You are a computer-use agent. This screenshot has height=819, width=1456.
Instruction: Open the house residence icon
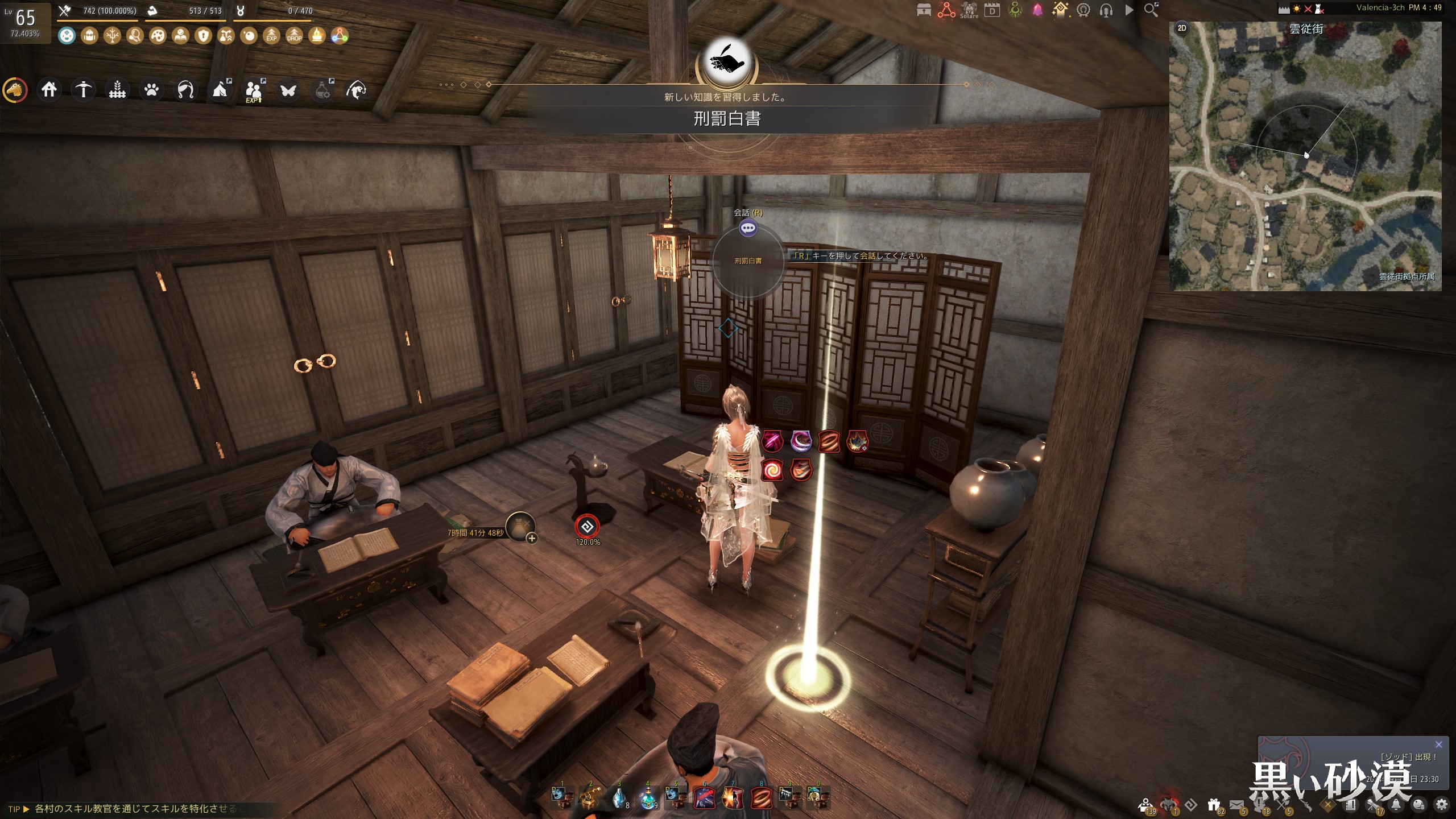point(49,89)
